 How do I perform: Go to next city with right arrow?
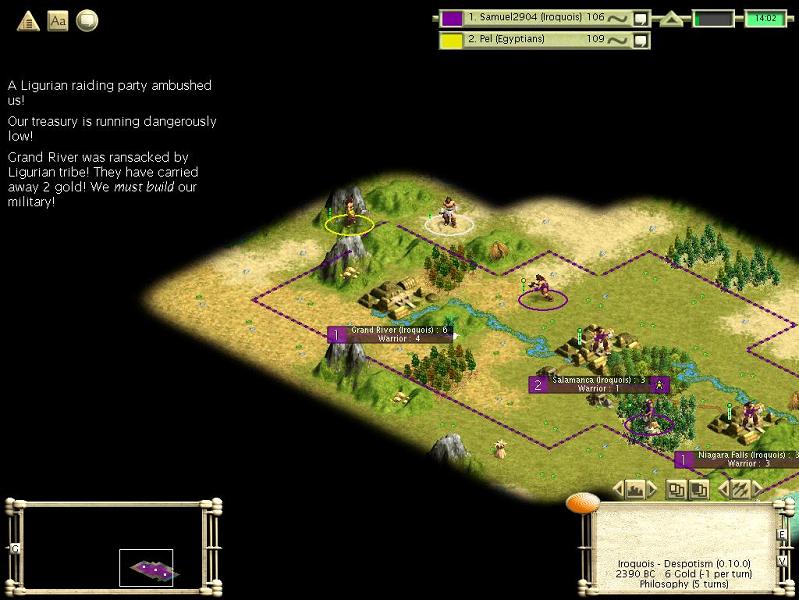point(653,489)
